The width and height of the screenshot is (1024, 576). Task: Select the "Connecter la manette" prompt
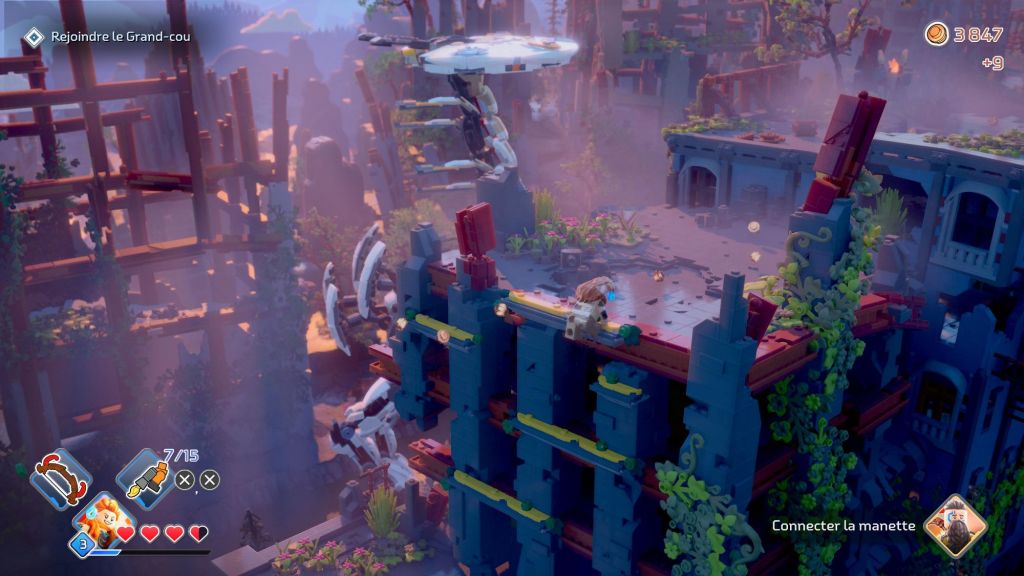pos(843,526)
